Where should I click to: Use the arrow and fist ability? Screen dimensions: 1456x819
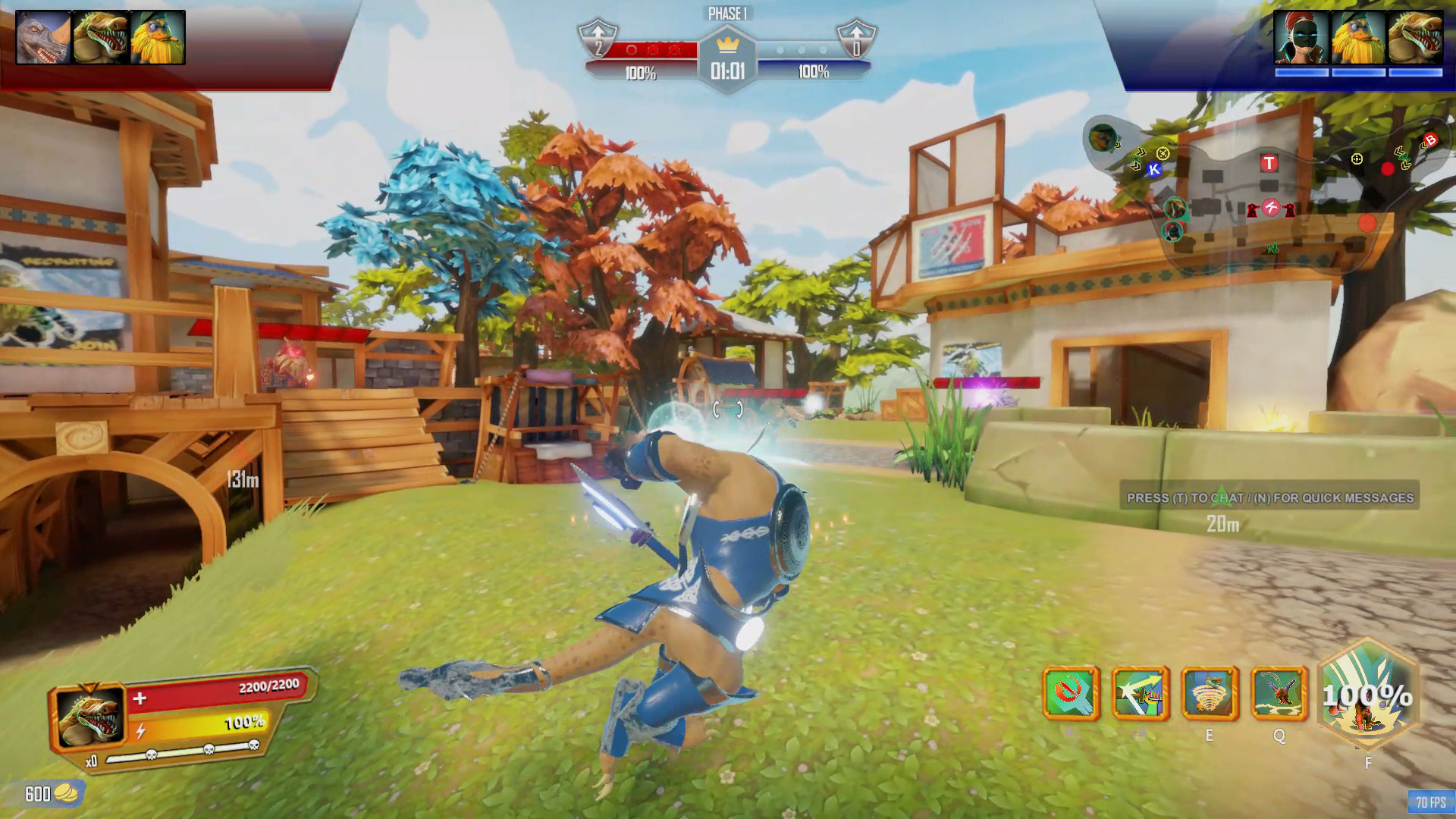coord(1140,693)
